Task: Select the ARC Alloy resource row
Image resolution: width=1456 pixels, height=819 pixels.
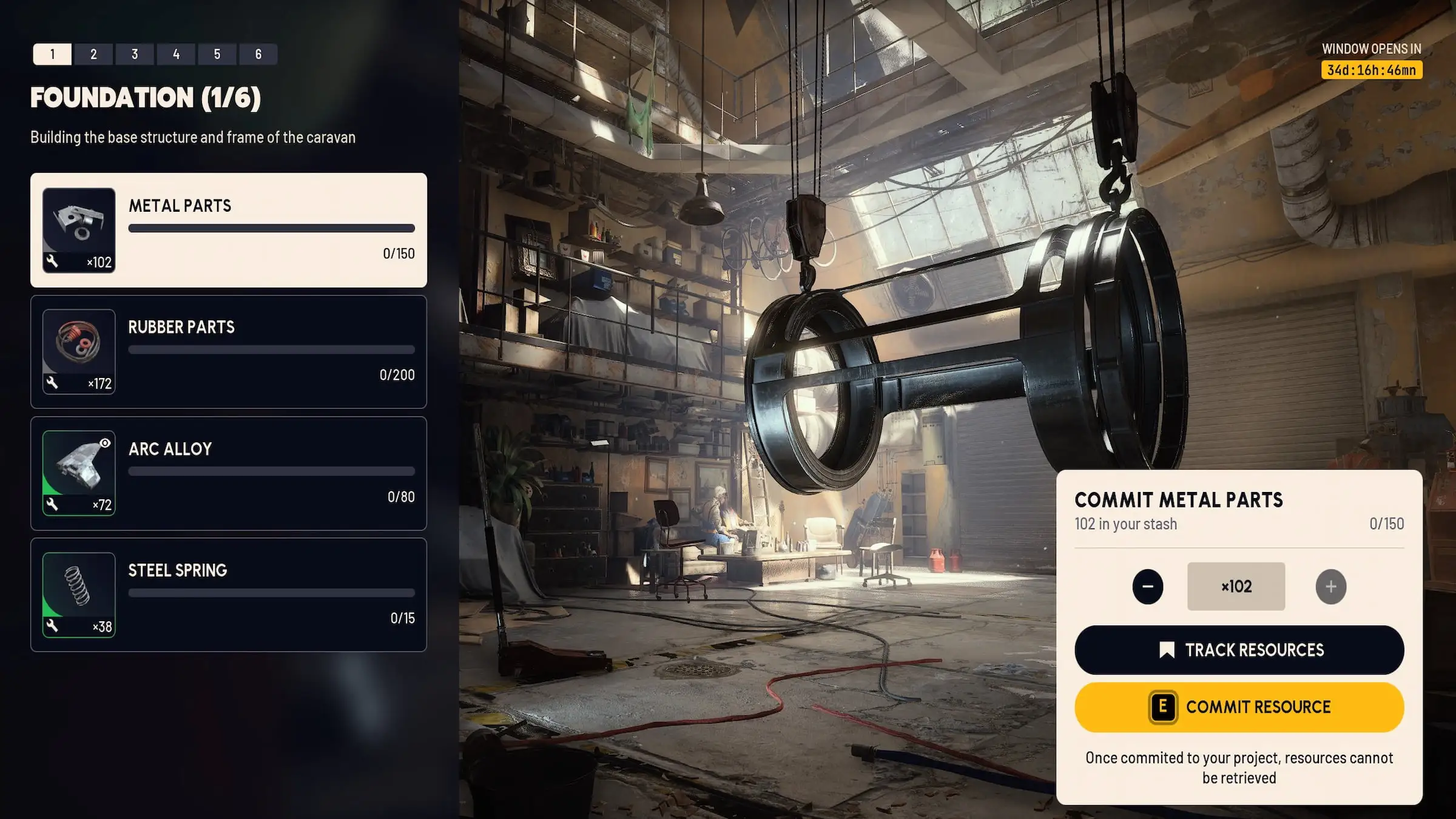Action: pyautogui.click(x=229, y=473)
